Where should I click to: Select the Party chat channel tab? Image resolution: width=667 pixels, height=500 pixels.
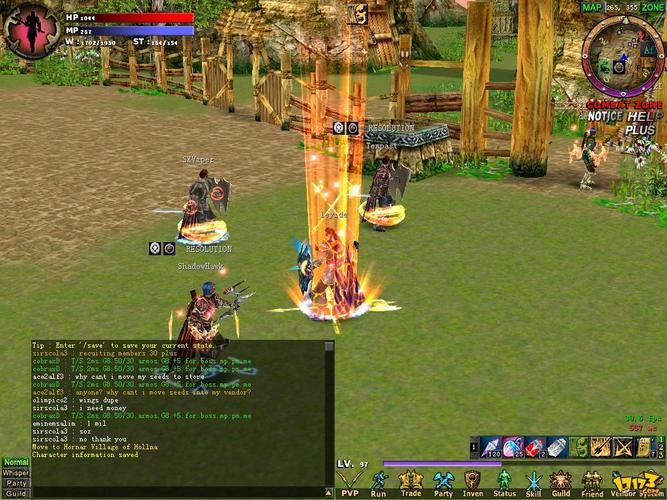[x=15, y=483]
